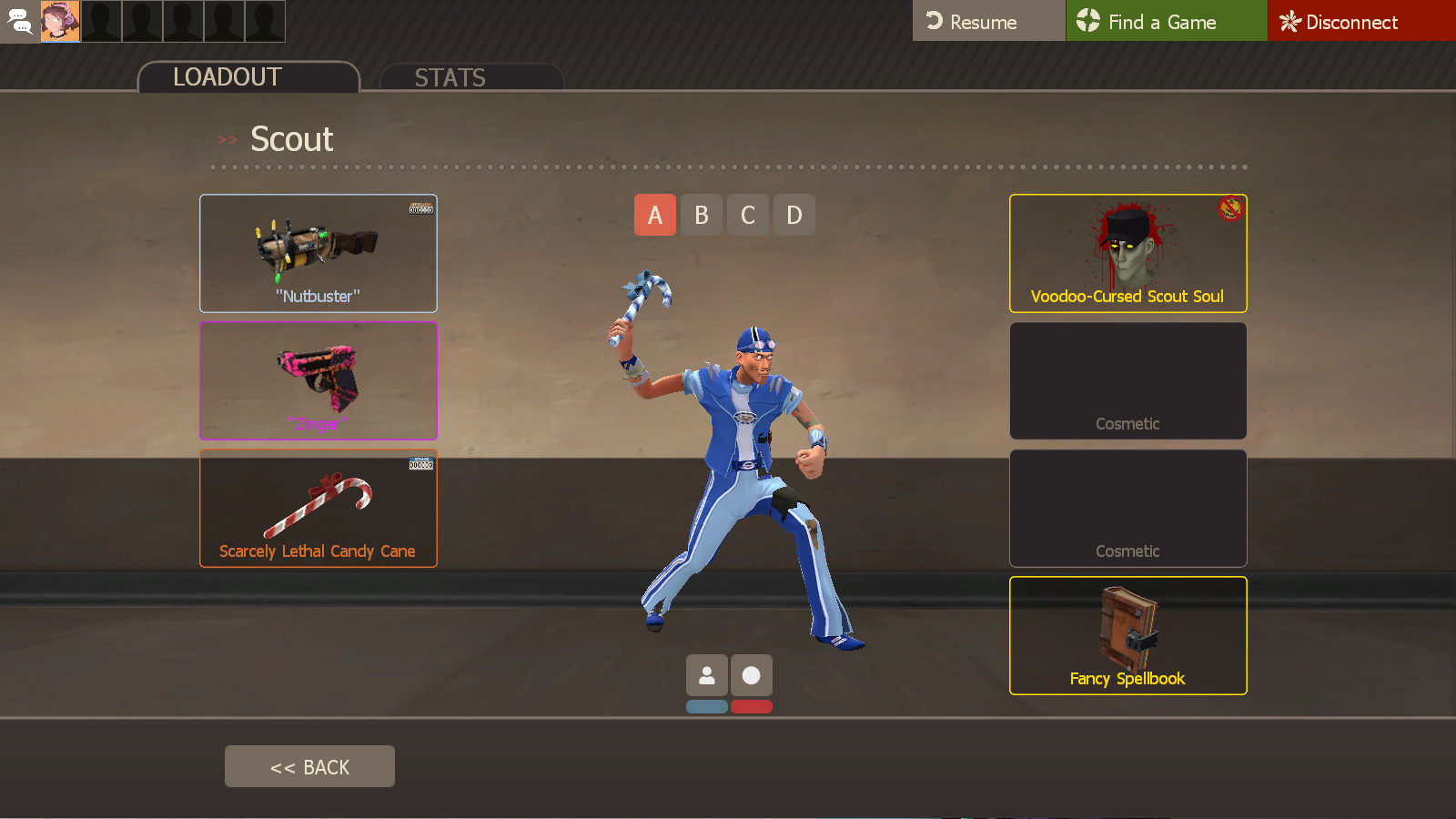This screenshot has height=819, width=1456.
Task: Click the crossed-out pumpkin restriction icon
Action: point(1230,208)
